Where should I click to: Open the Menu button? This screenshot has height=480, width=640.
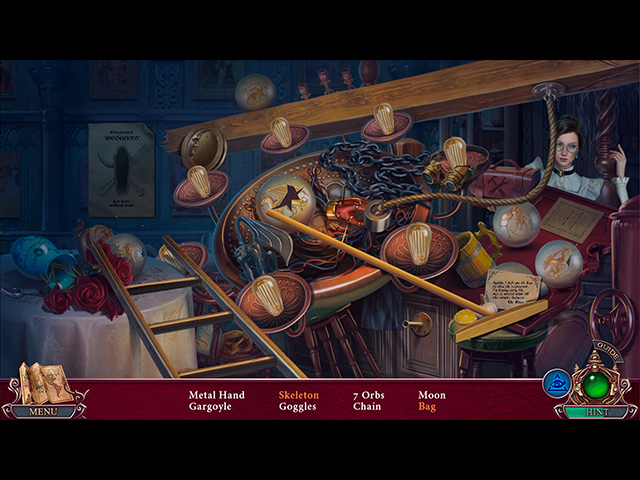point(42,411)
